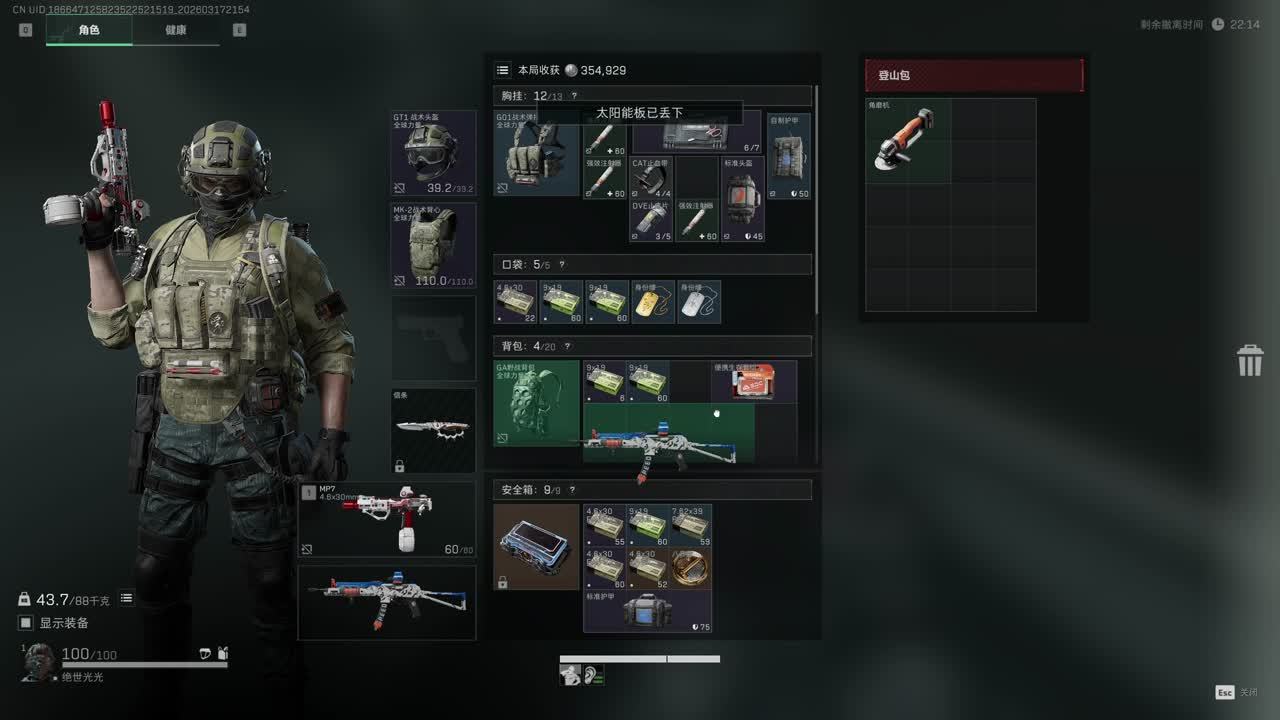Pick the 标准护甲 repair kit in safe box
This screenshot has width=1280, height=720.
(x=647, y=610)
